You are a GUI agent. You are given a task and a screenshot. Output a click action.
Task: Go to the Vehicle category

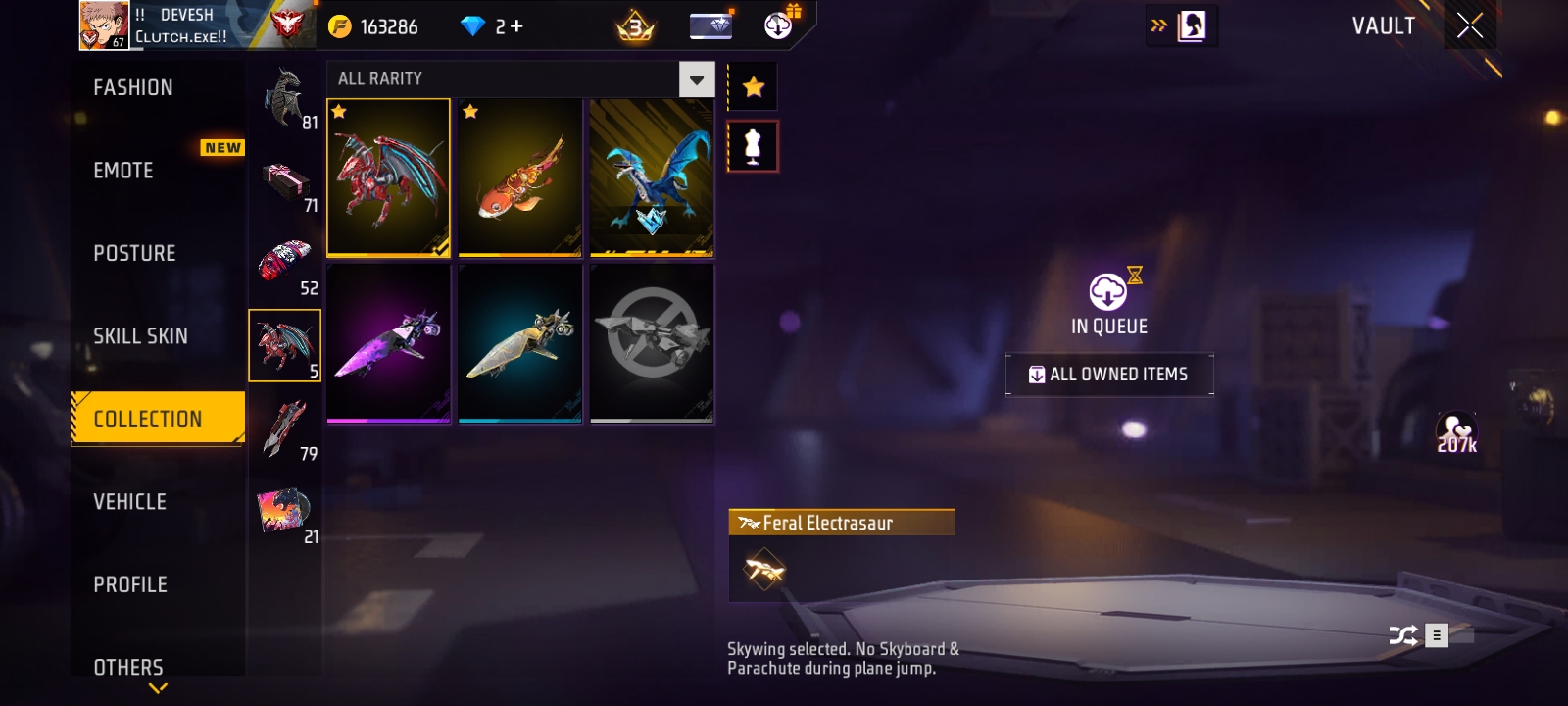tap(129, 502)
